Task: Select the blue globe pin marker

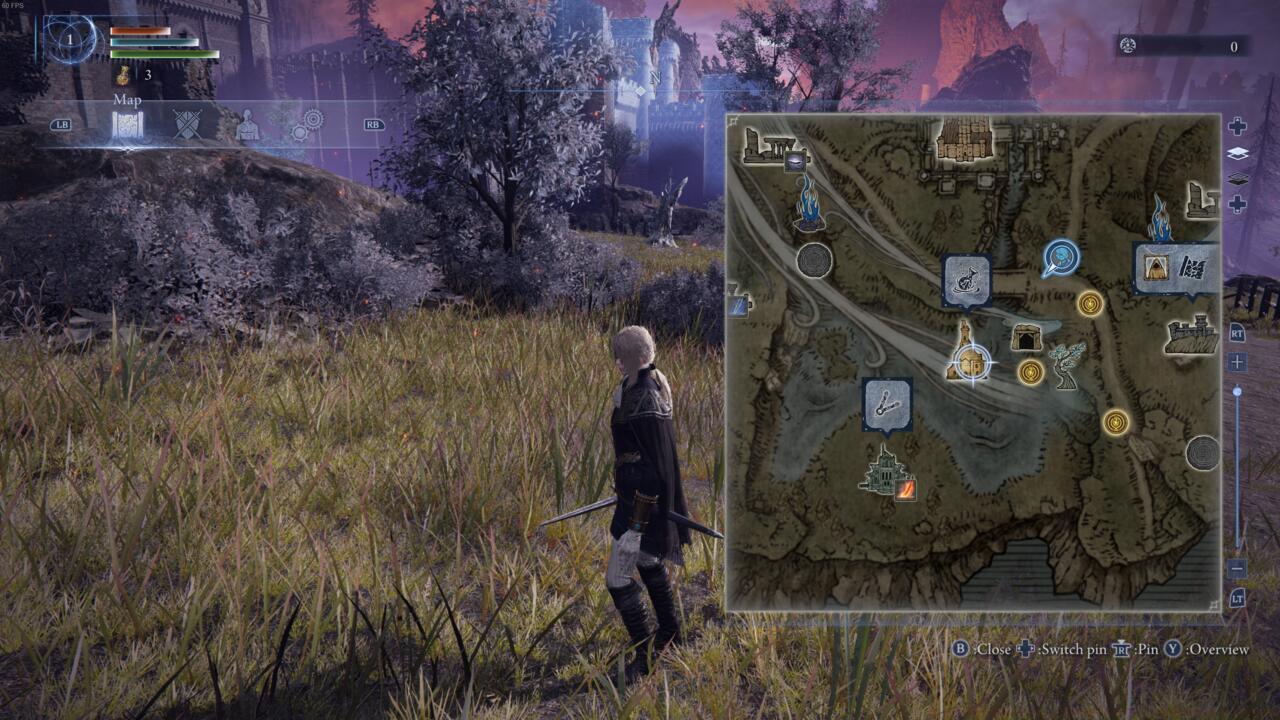Action: pos(1060,258)
